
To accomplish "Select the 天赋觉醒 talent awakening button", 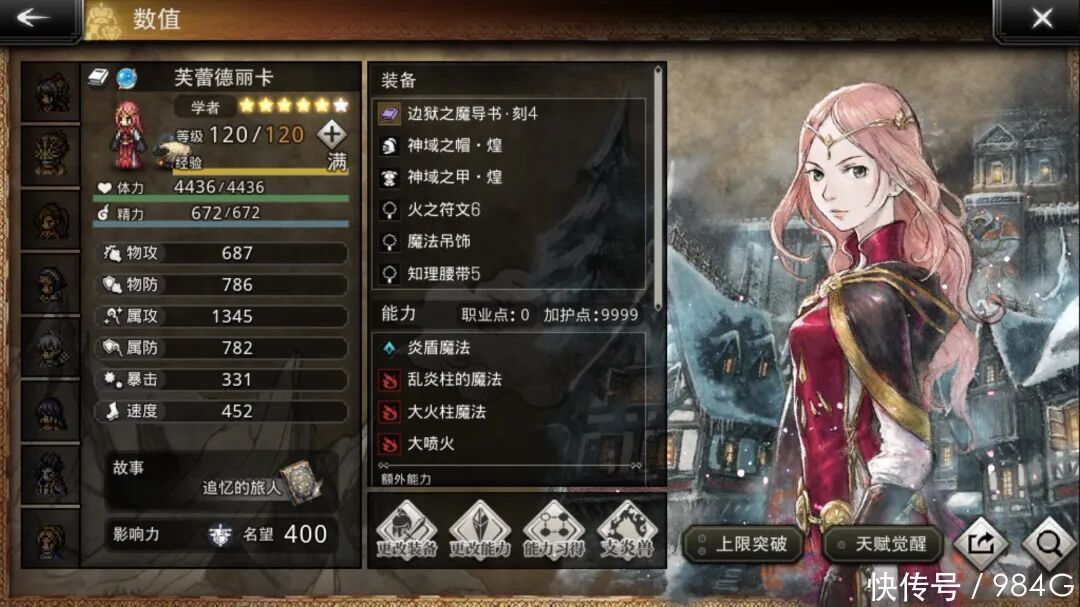I will coord(884,545).
